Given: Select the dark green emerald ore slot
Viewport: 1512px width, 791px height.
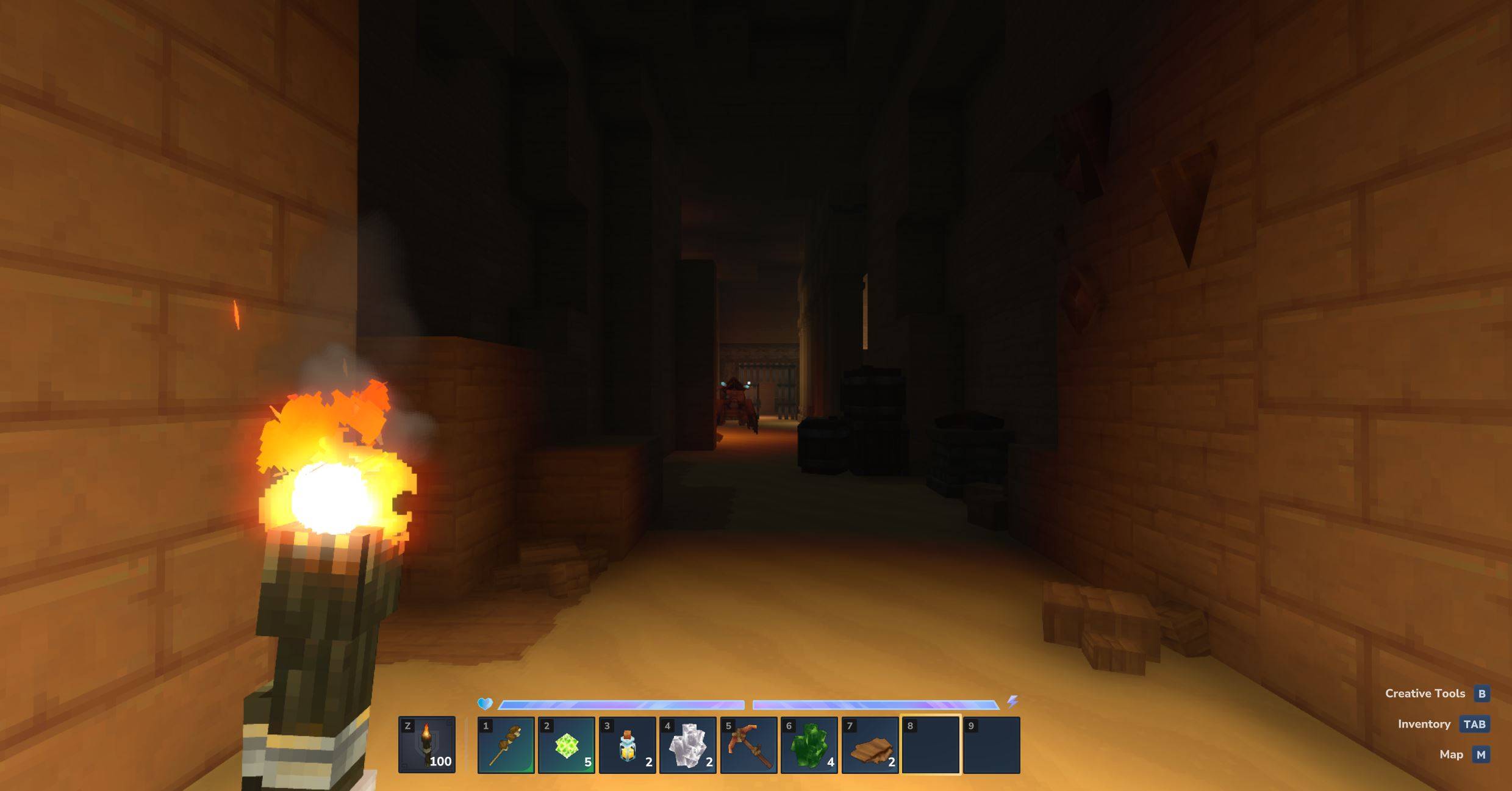Looking at the screenshot, I should click(809, 745).
